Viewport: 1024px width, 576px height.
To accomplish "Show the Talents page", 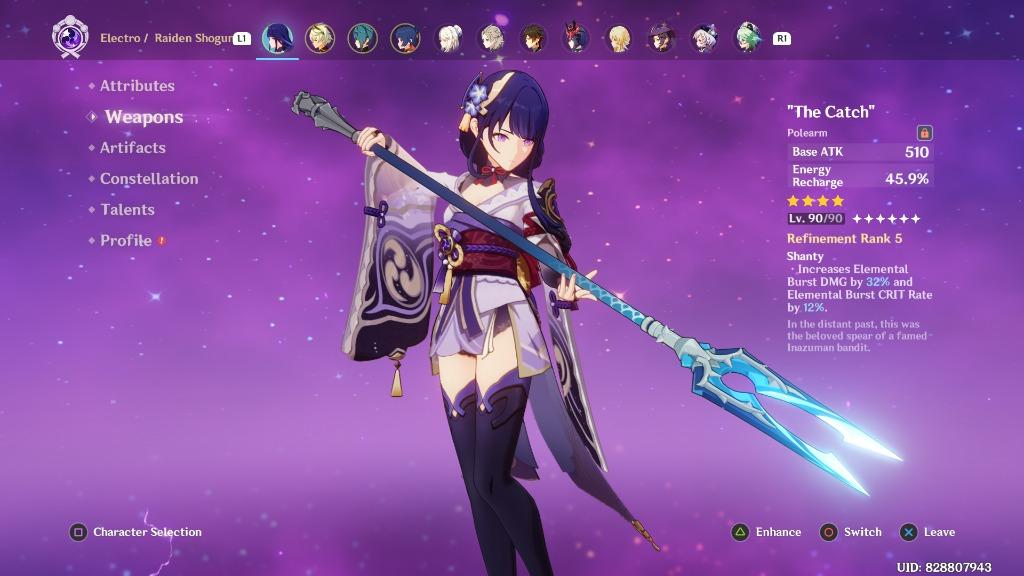I will pos(127,210).
